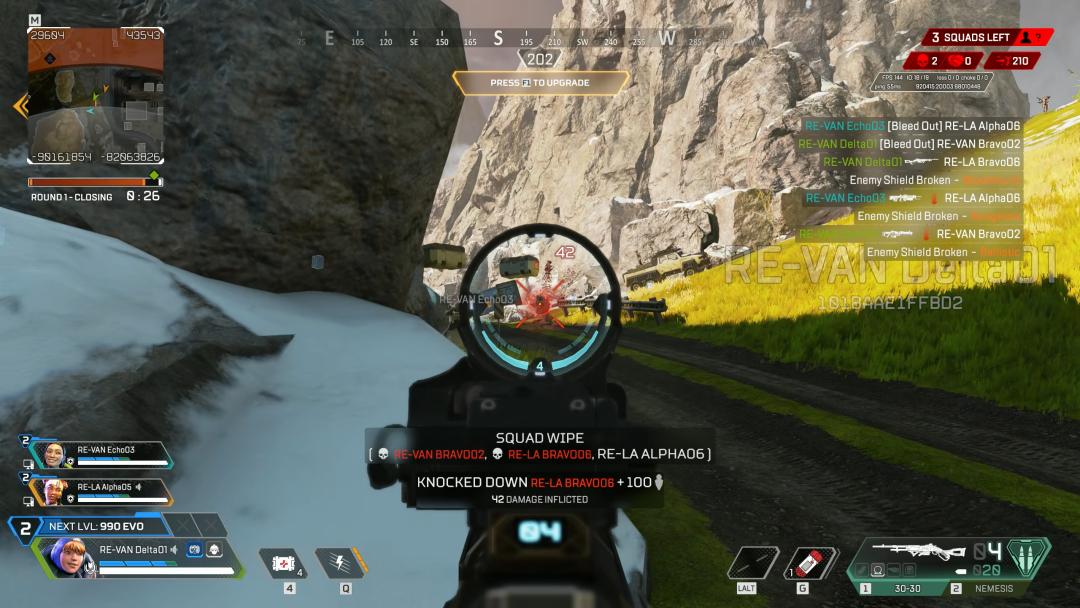This screenshot has width=1080, height=608.
Task: Activate the lightning tactical ability
Action: coord(340,563)
